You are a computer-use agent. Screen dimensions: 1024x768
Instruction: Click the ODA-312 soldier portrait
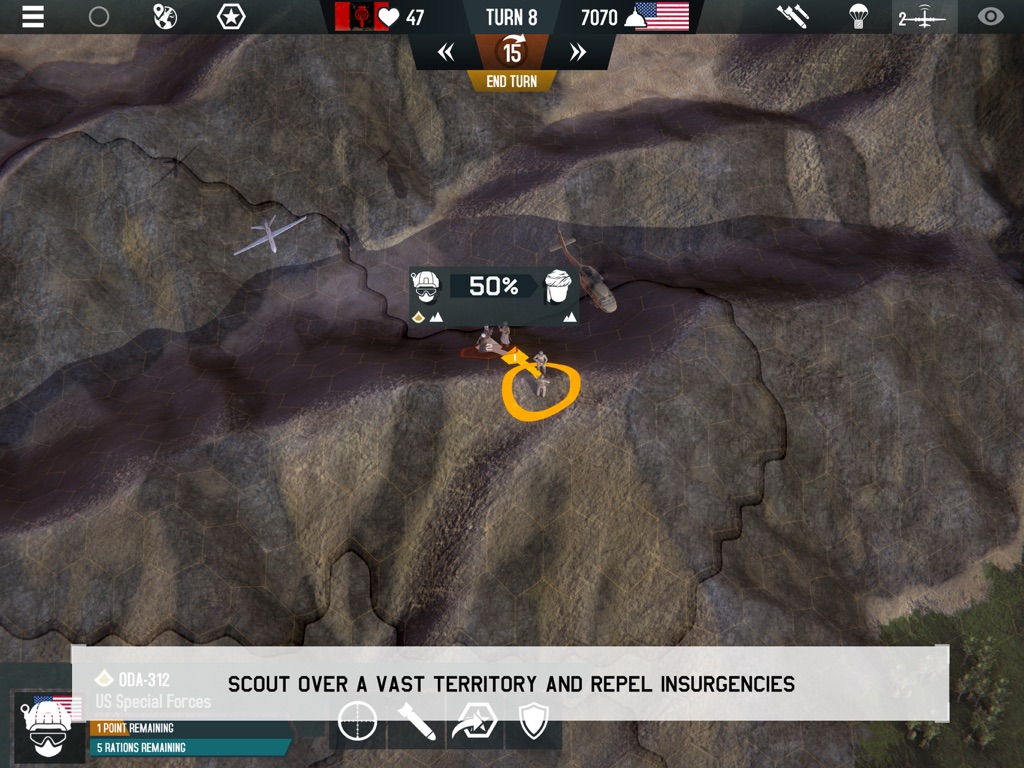point(48,727)
